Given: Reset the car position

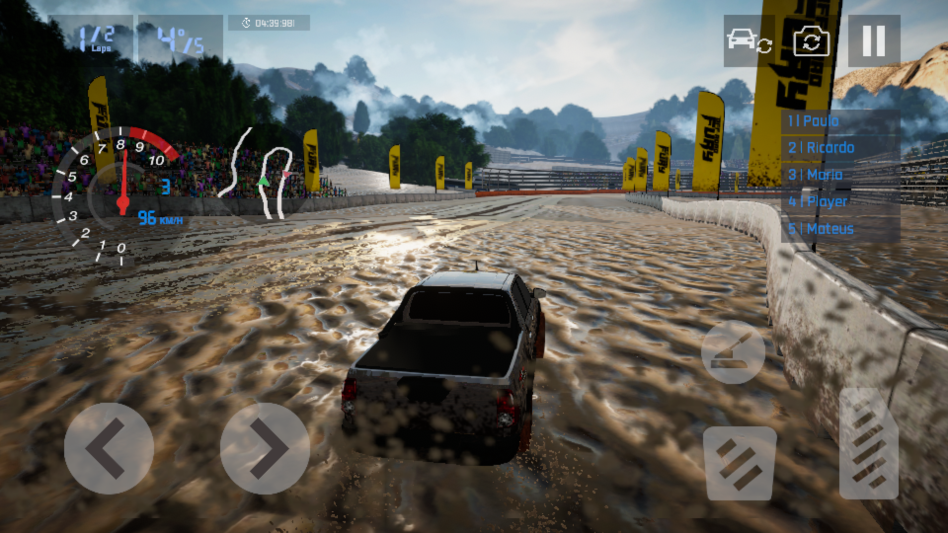Looking at the screenshot, I should tap(749, 41).
